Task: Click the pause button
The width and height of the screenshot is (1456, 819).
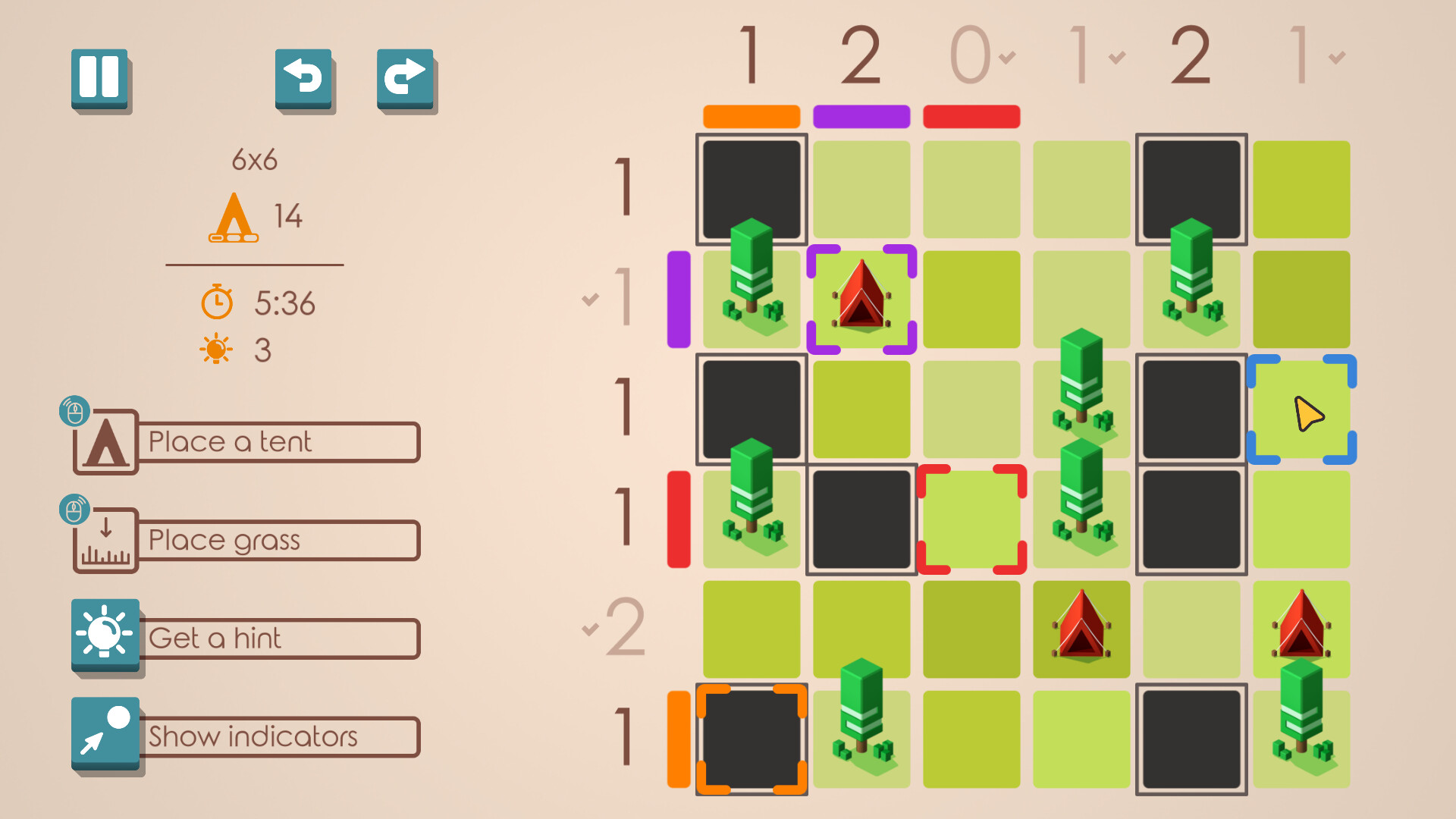Action: point(101,78)
